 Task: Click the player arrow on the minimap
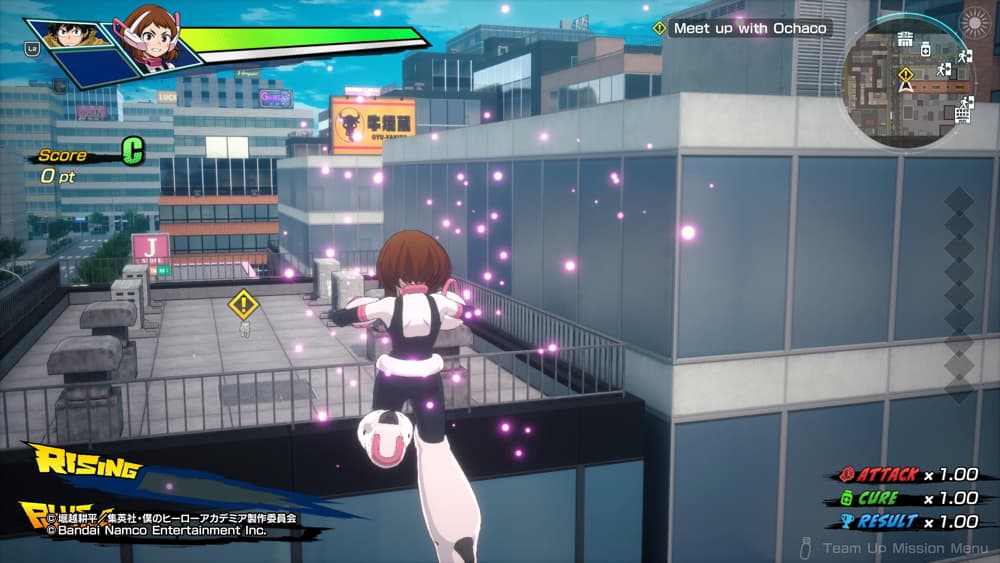906,88
